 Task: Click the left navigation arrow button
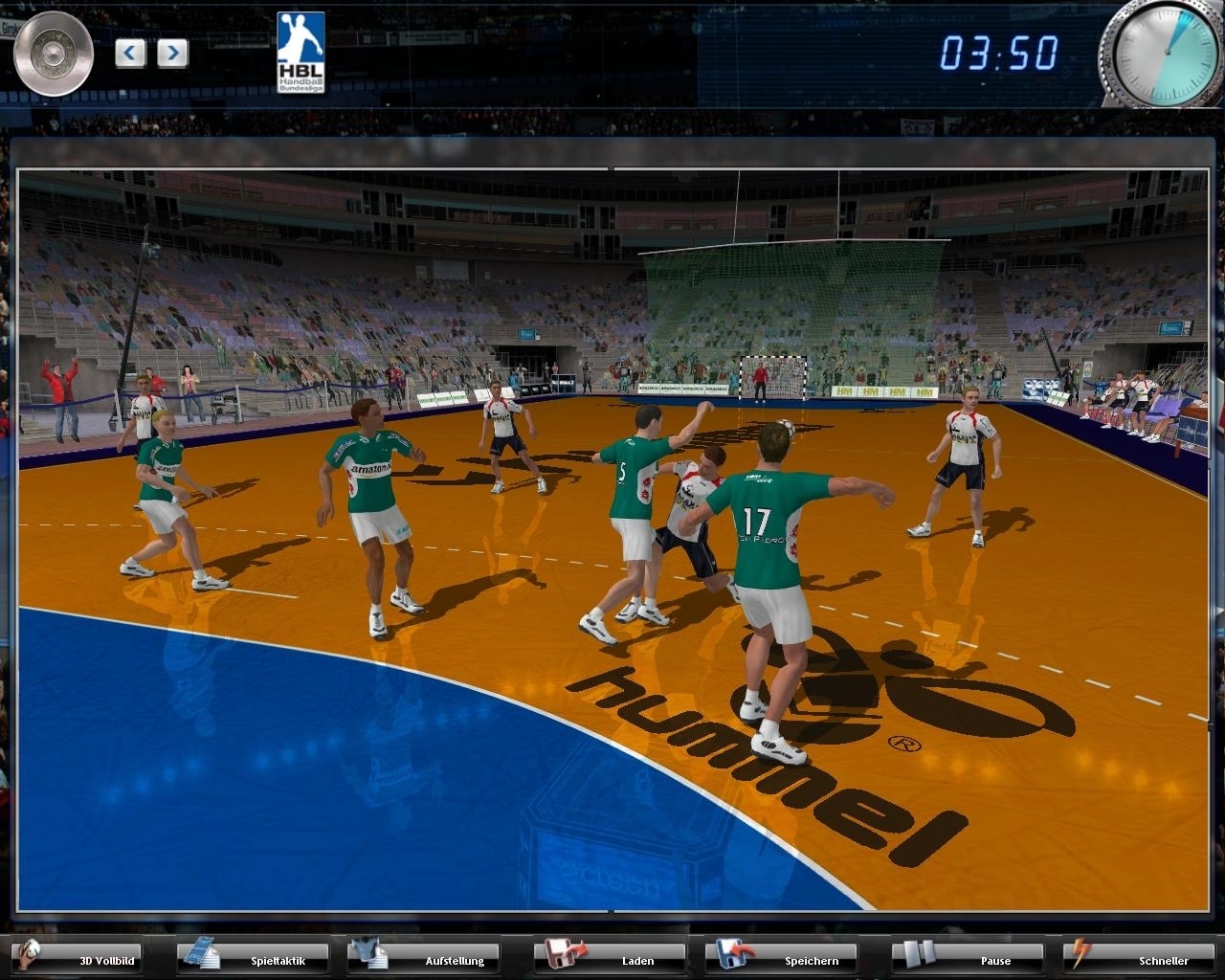tap(129, 53)
